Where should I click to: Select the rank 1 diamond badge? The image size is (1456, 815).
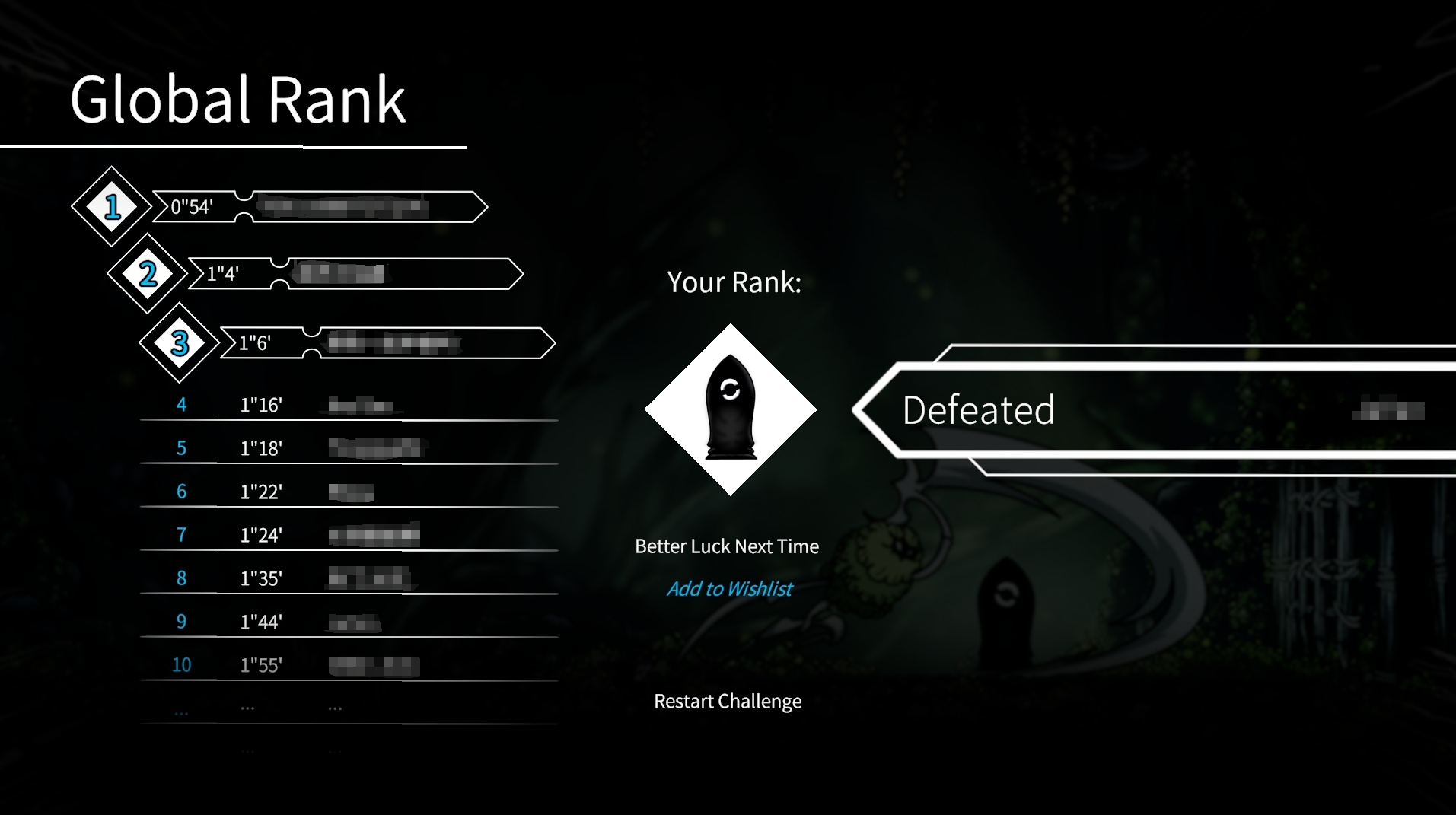pyautogui.click(x=112, y=206)
